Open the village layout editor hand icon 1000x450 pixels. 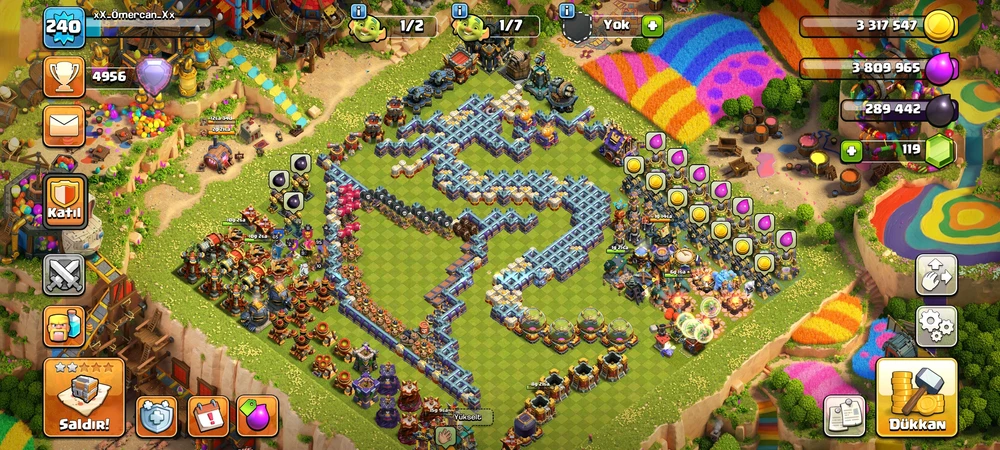(936, 274)
